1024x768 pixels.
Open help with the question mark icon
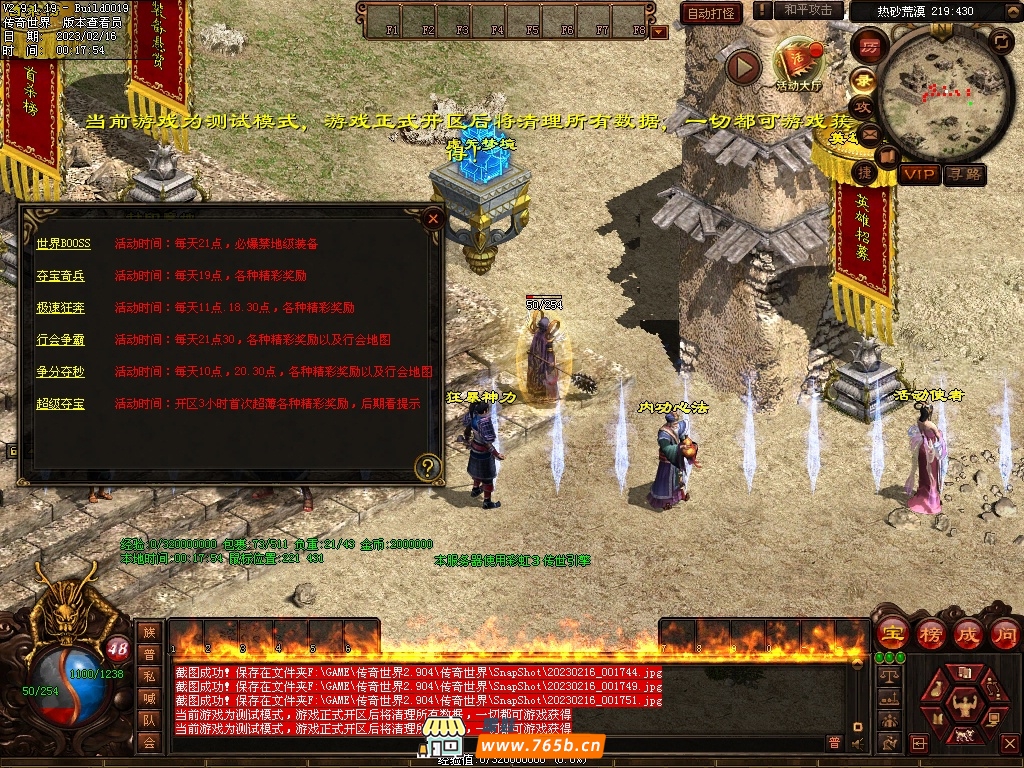click(x=428, y=467)
